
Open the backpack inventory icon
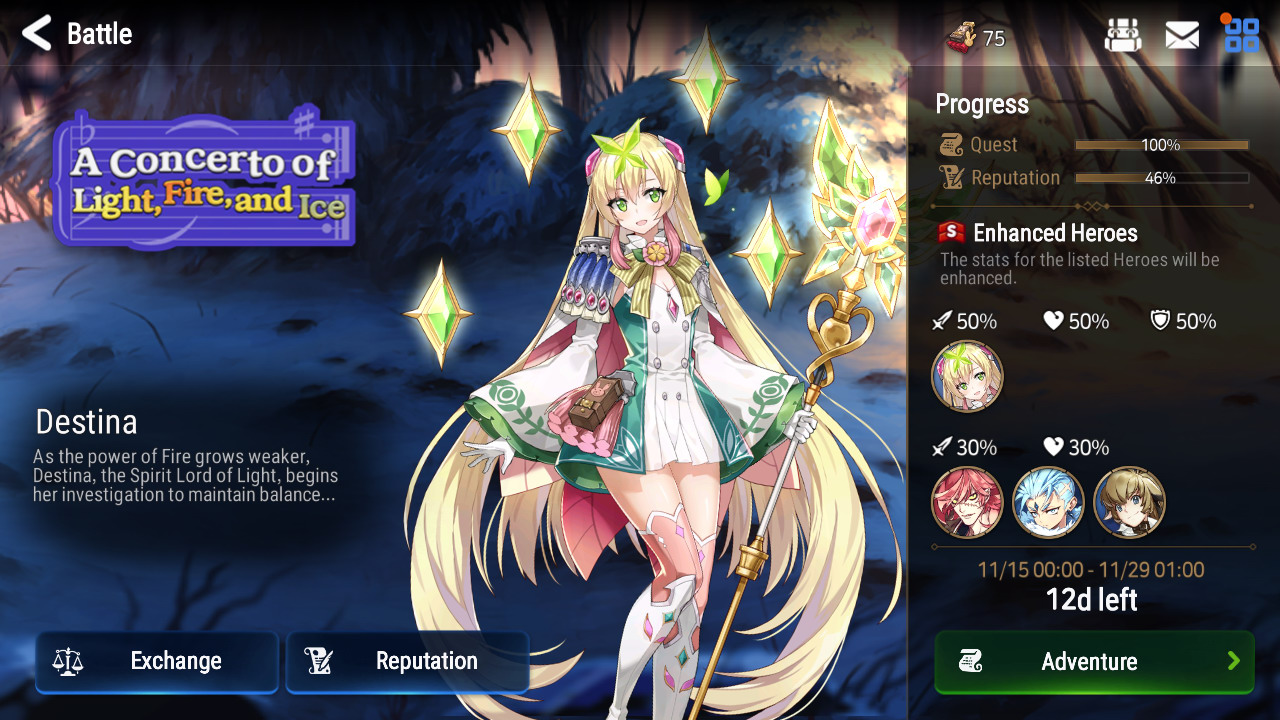click(1123, 36)
